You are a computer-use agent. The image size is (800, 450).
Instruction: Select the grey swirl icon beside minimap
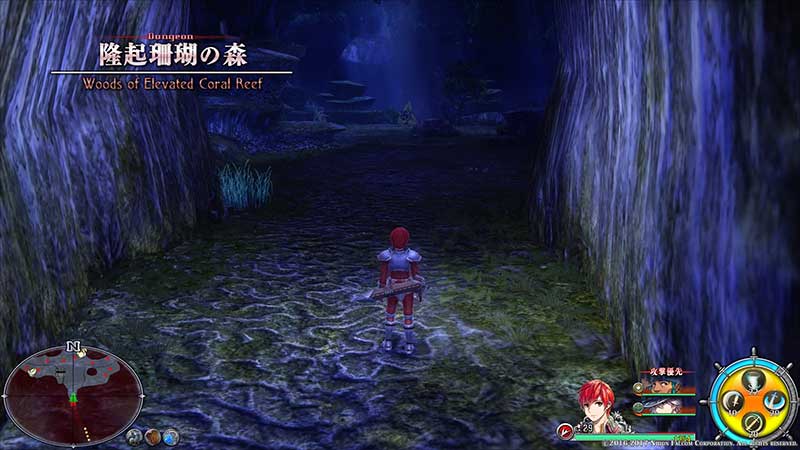(133, 436)
